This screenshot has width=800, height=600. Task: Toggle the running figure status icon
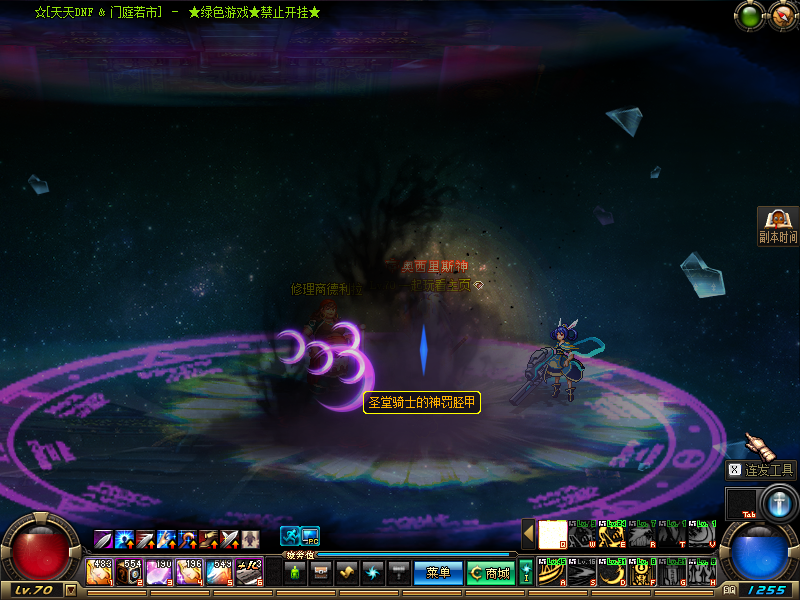(x=289, y=537)
